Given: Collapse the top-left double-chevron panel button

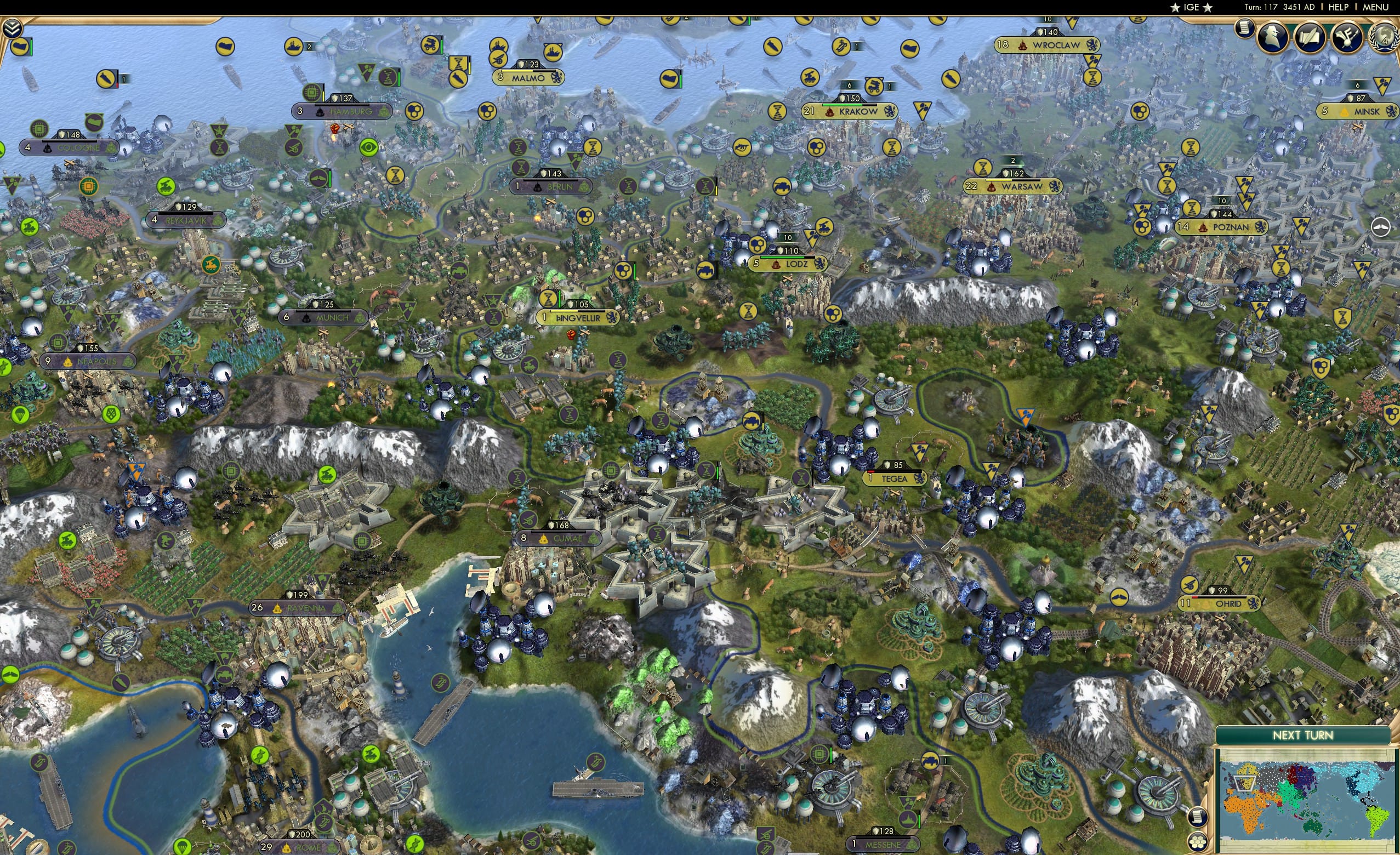Looking at the screenshot, I should (x=12, y=27).
